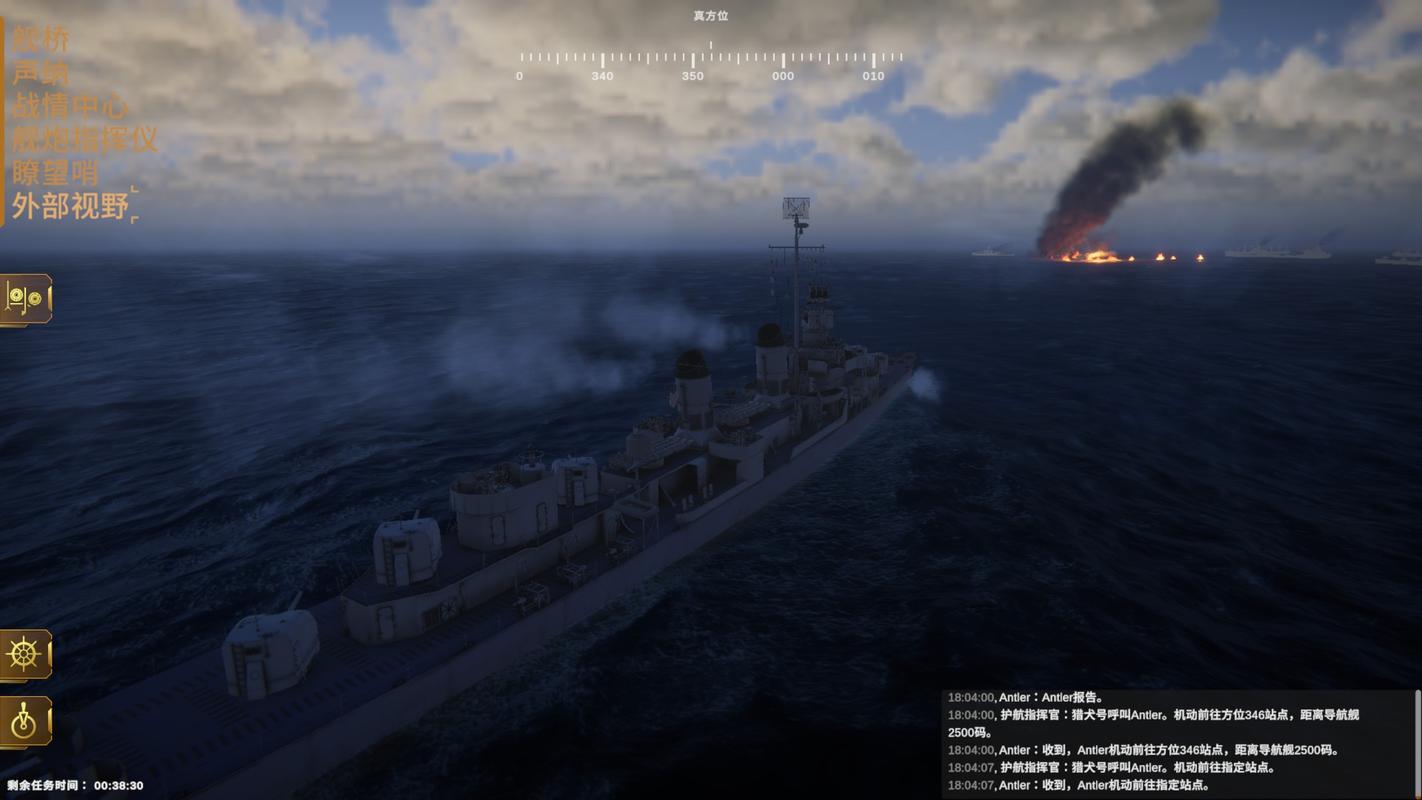Go to 战情中心 combat information center
The width and height of the screenshot is (1422, 800).
[x=70, y=106]
